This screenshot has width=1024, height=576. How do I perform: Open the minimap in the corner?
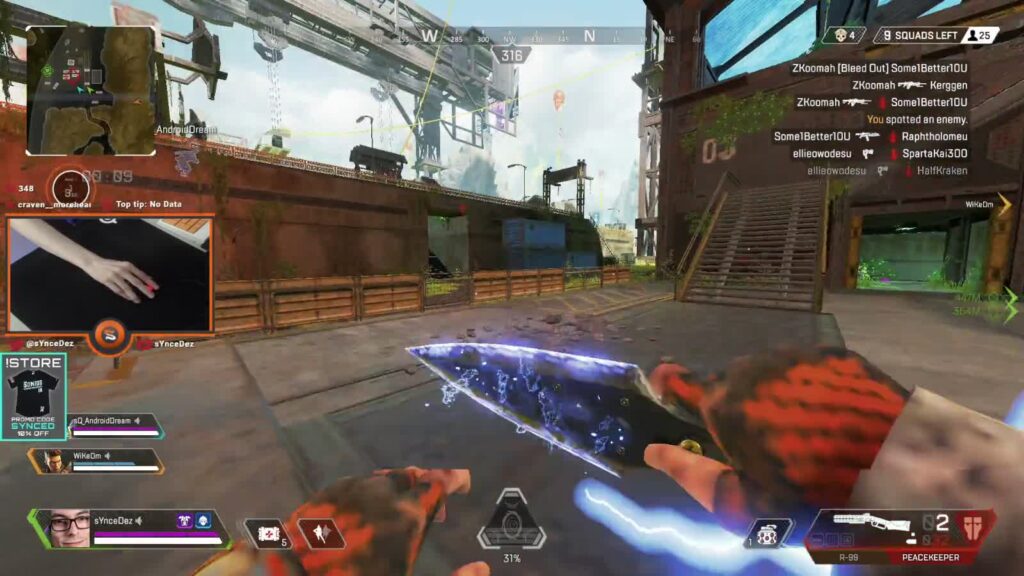pos(91,90)
